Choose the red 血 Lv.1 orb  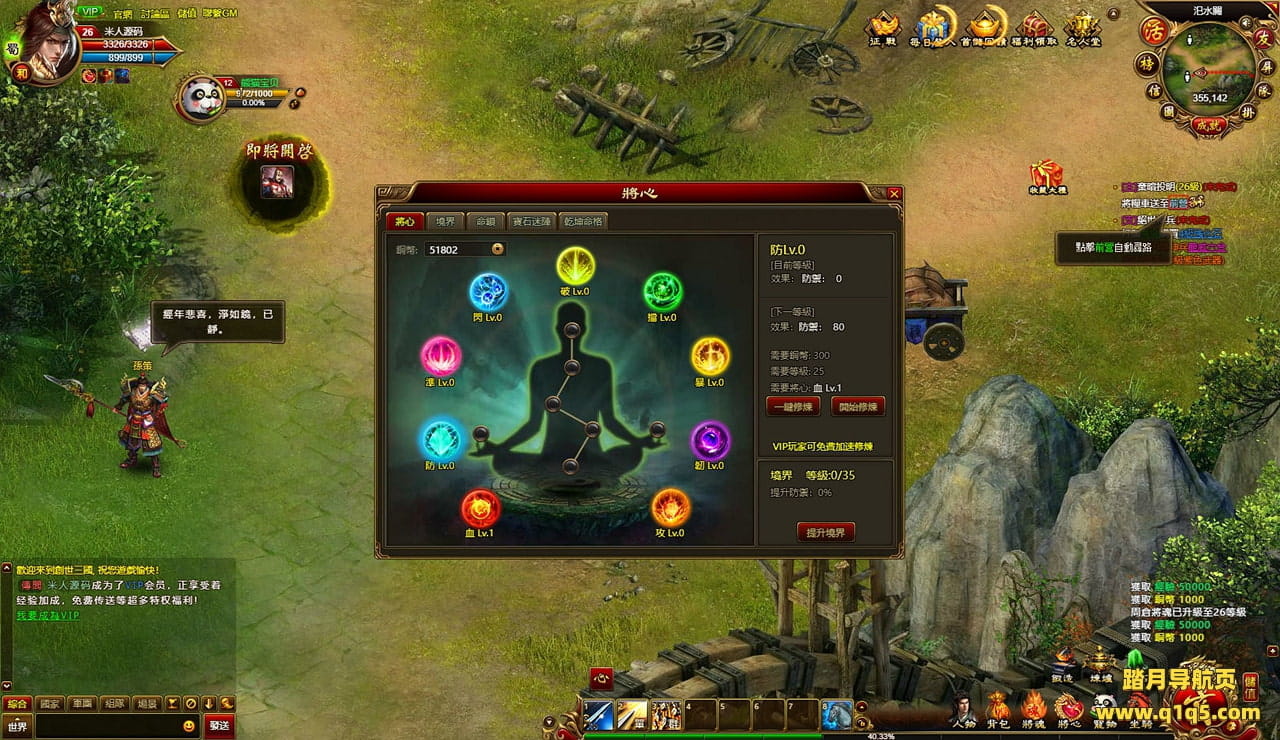(480, 509)
